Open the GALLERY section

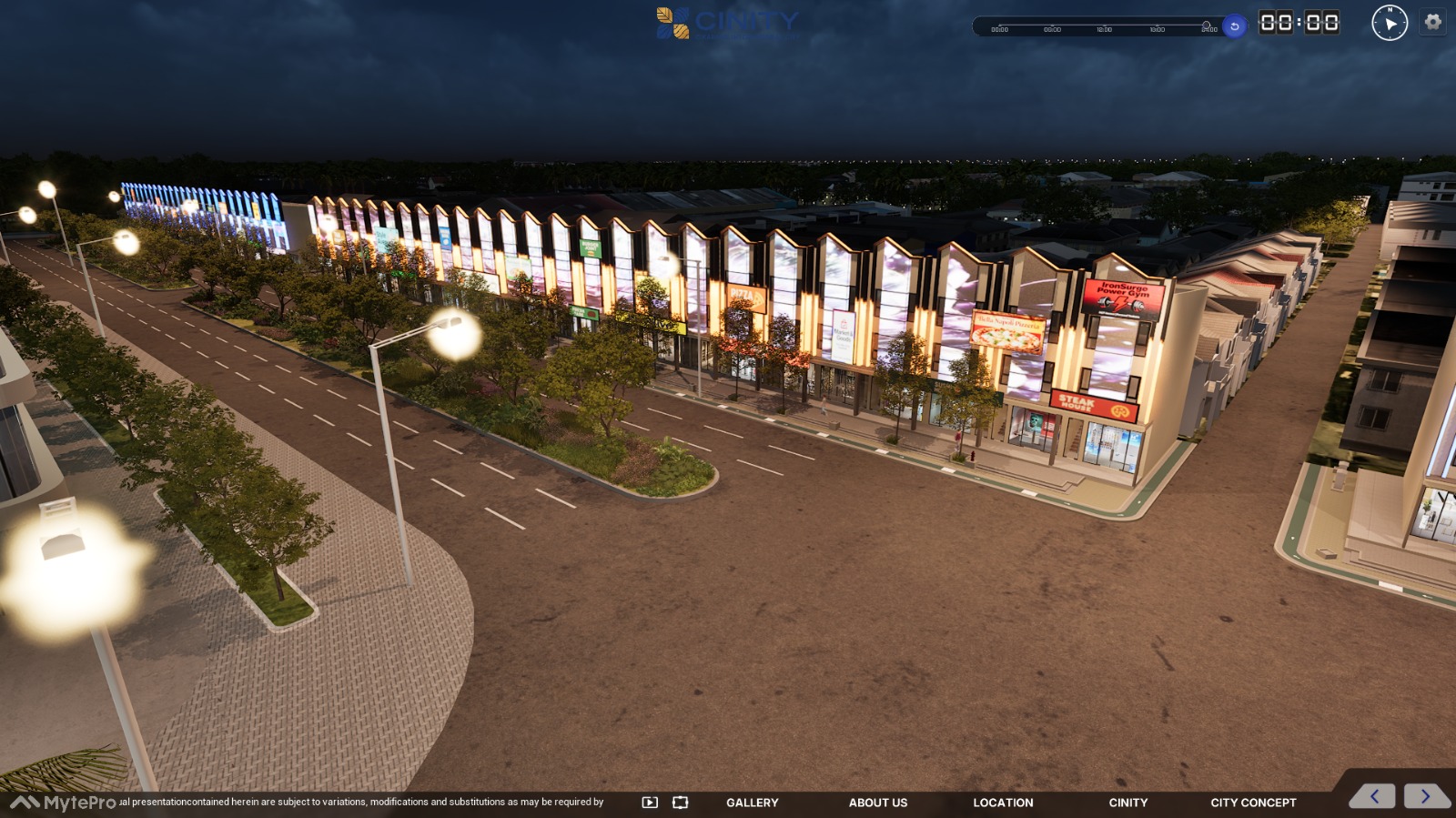(x=752, y=803)
